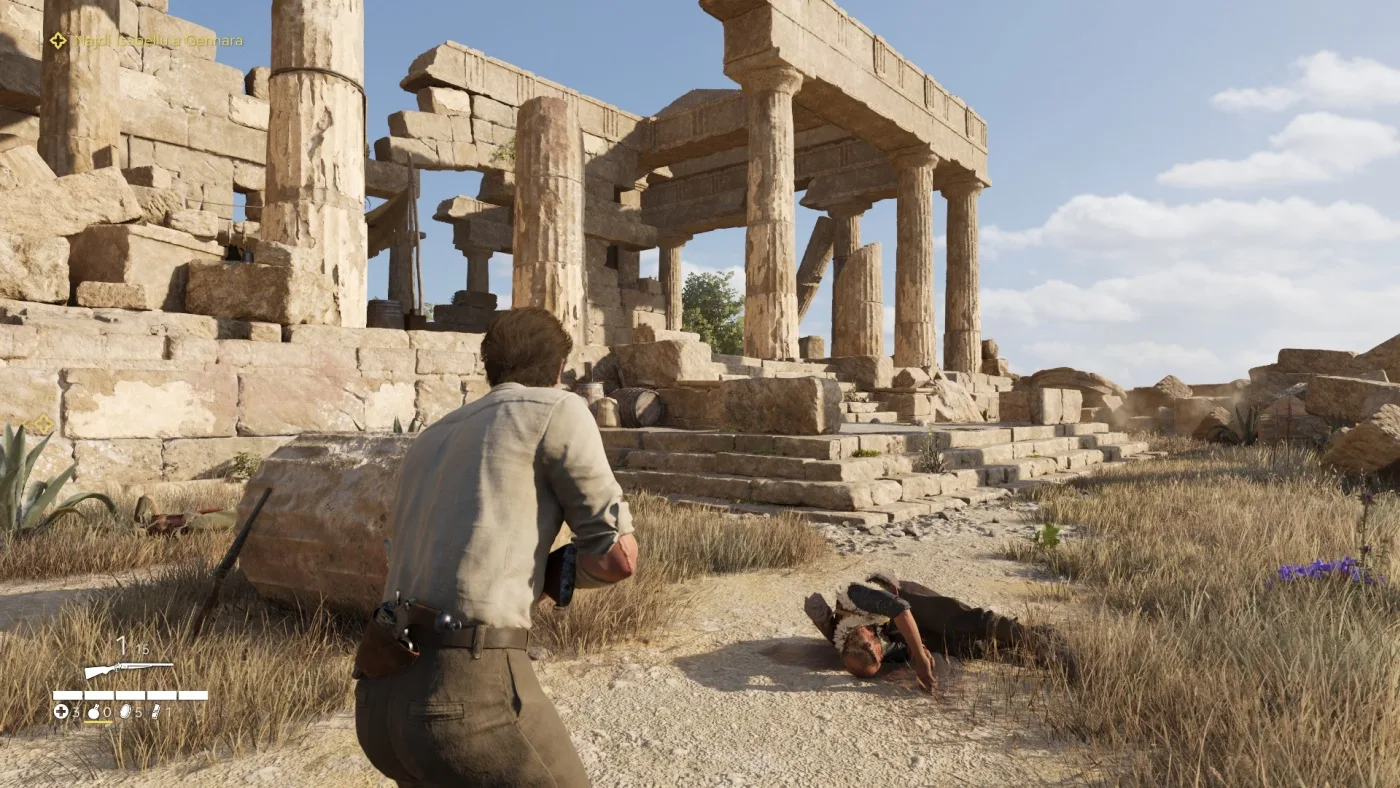
Task: Pick the throwing knife item icon
Action: 155,712
